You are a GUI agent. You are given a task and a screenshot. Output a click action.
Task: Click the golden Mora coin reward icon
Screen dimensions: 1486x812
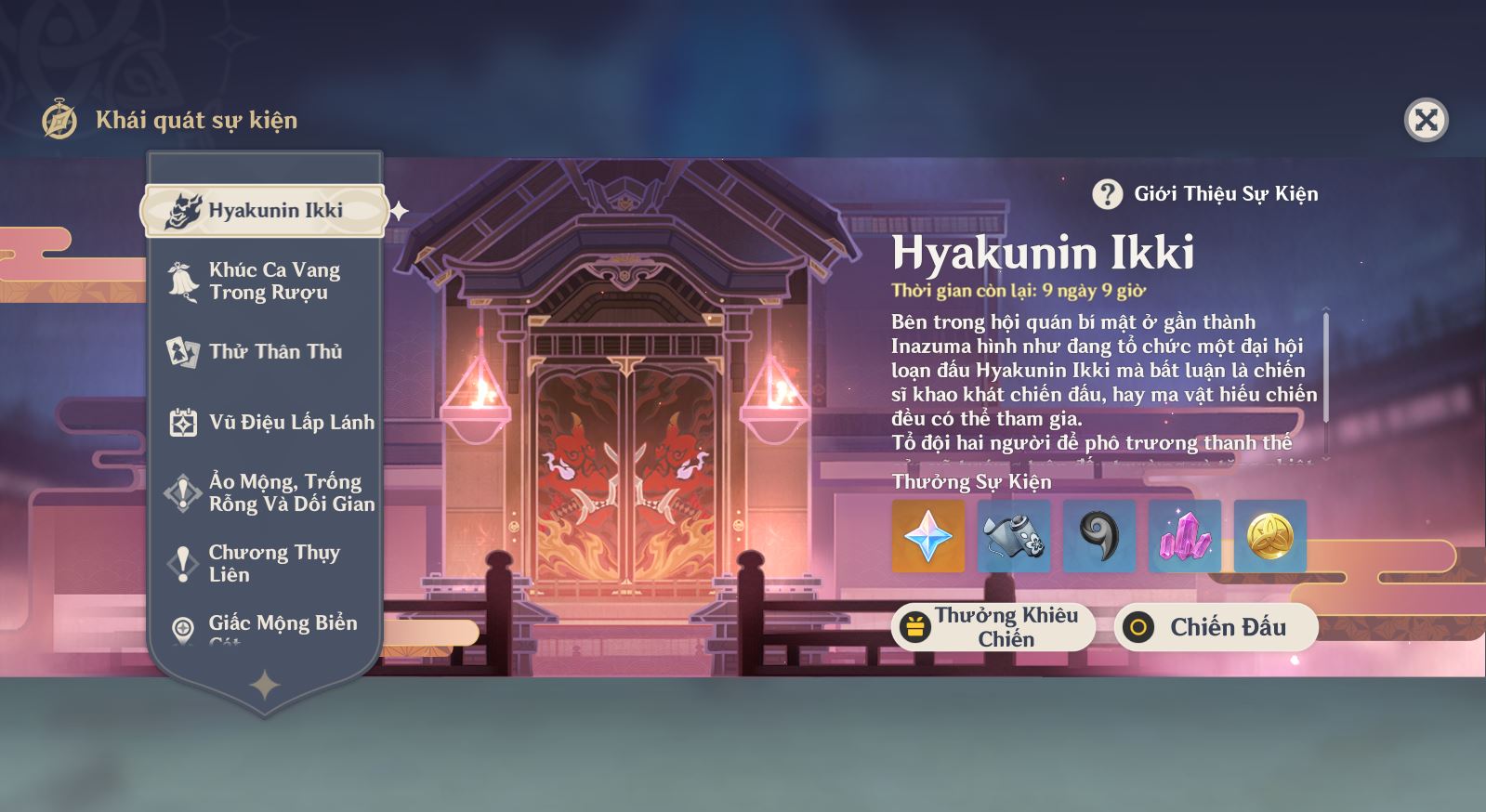1268,536
